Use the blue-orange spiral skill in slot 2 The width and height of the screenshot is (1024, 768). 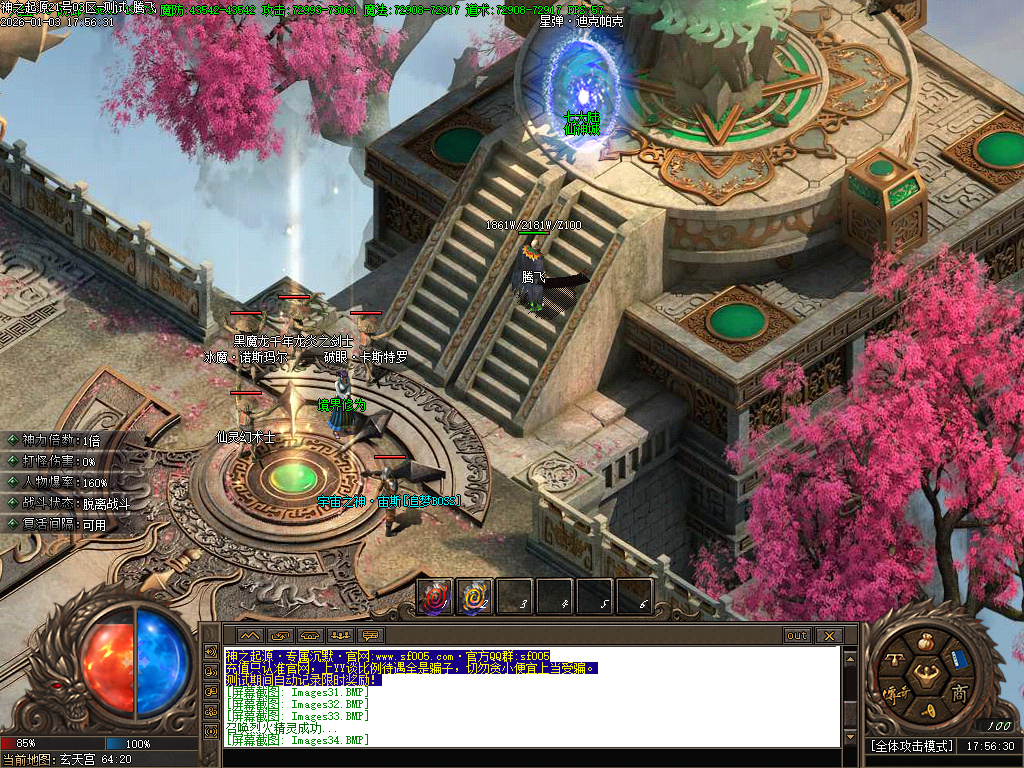coord(475,597)
